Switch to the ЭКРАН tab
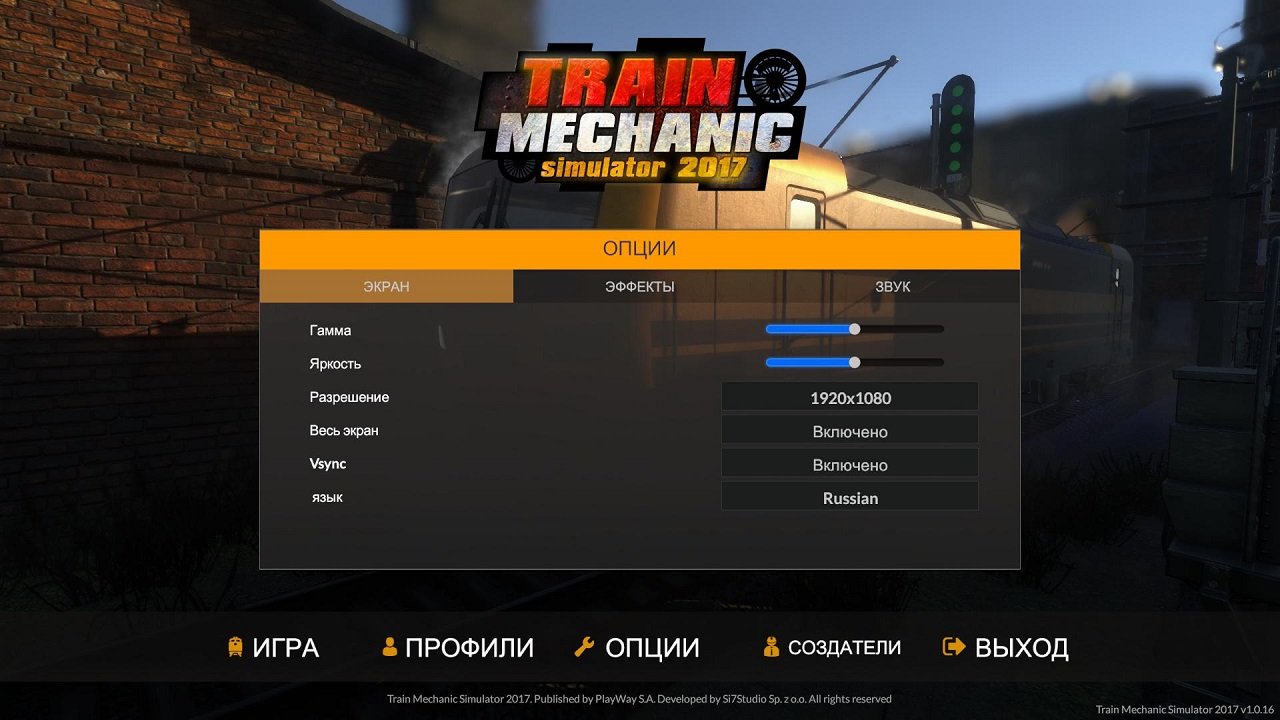This screenshot has height=720, width=1280. click(x=386, y=286)
